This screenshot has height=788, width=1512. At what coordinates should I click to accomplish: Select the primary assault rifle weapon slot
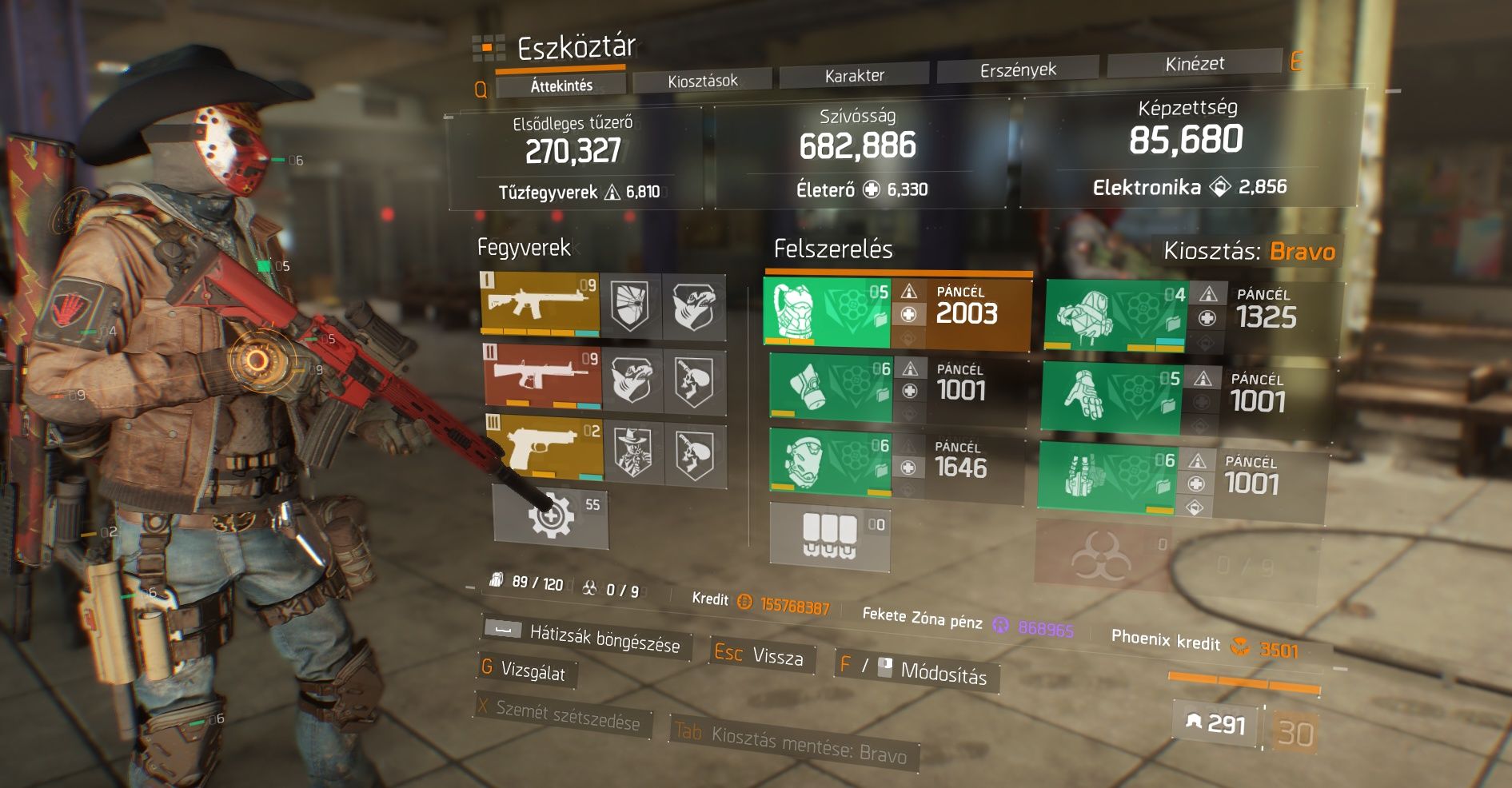point(541,304)
